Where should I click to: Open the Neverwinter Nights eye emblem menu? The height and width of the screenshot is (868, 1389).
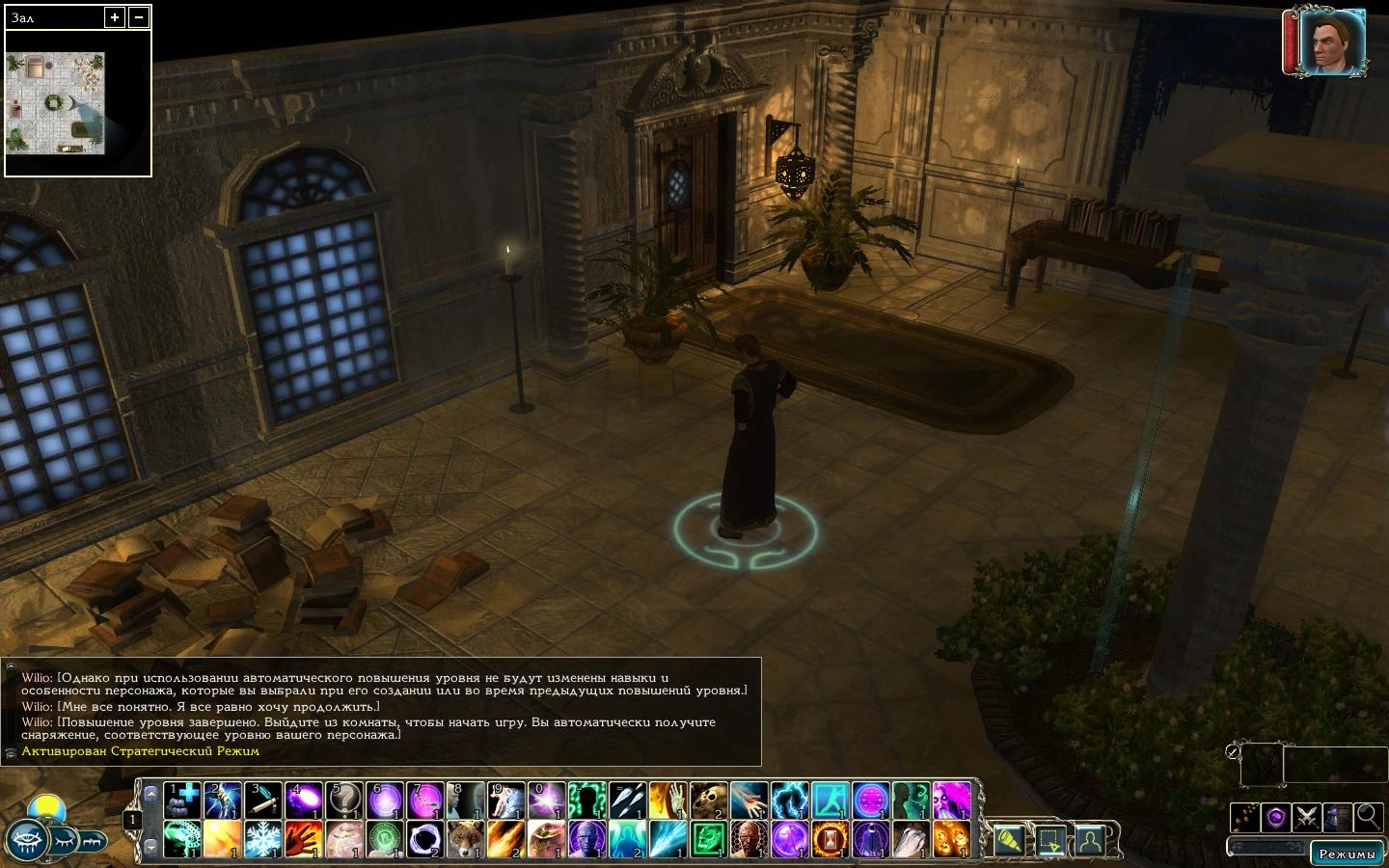point(27,841)
